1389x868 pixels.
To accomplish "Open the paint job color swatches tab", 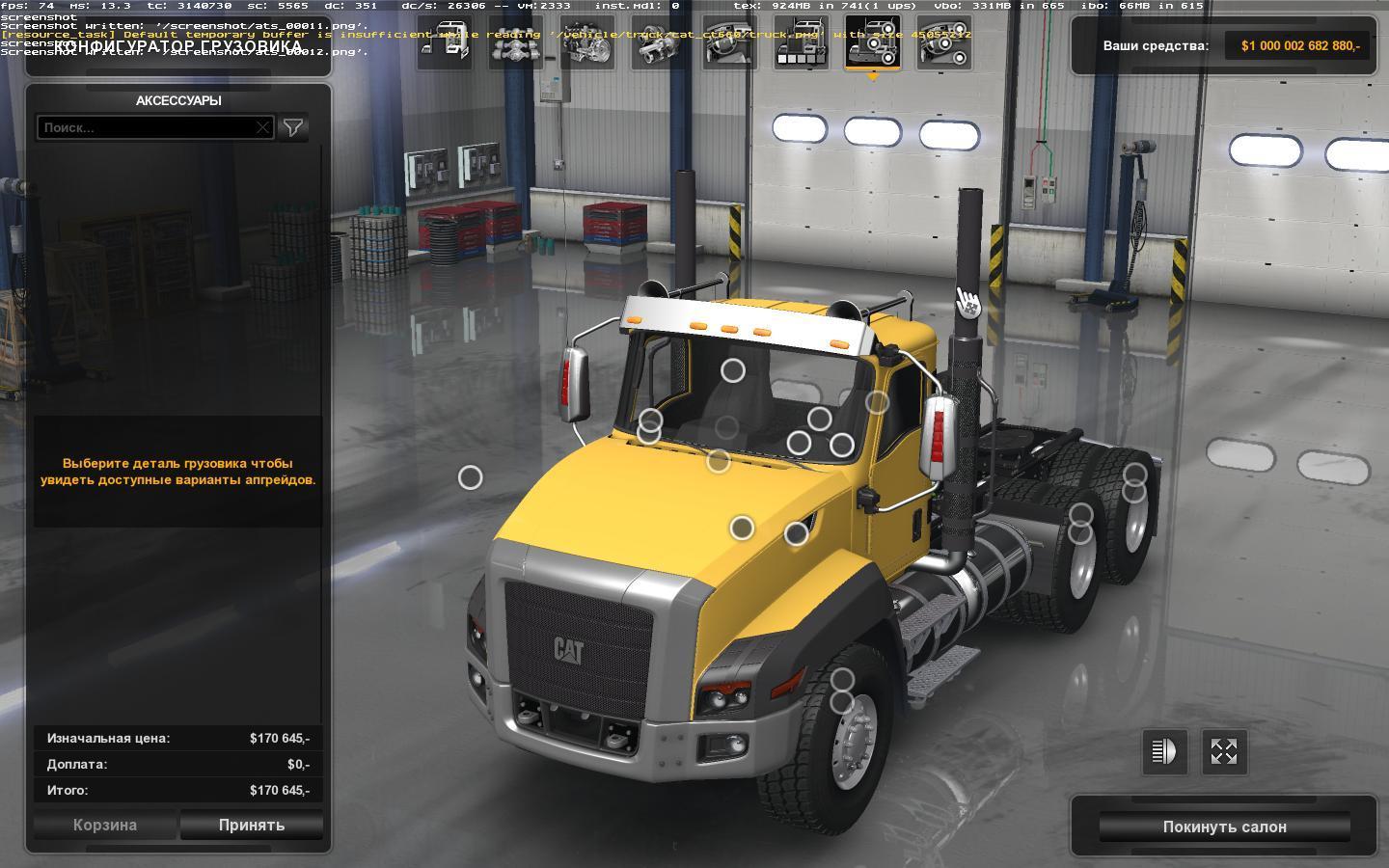I will 802,42.
